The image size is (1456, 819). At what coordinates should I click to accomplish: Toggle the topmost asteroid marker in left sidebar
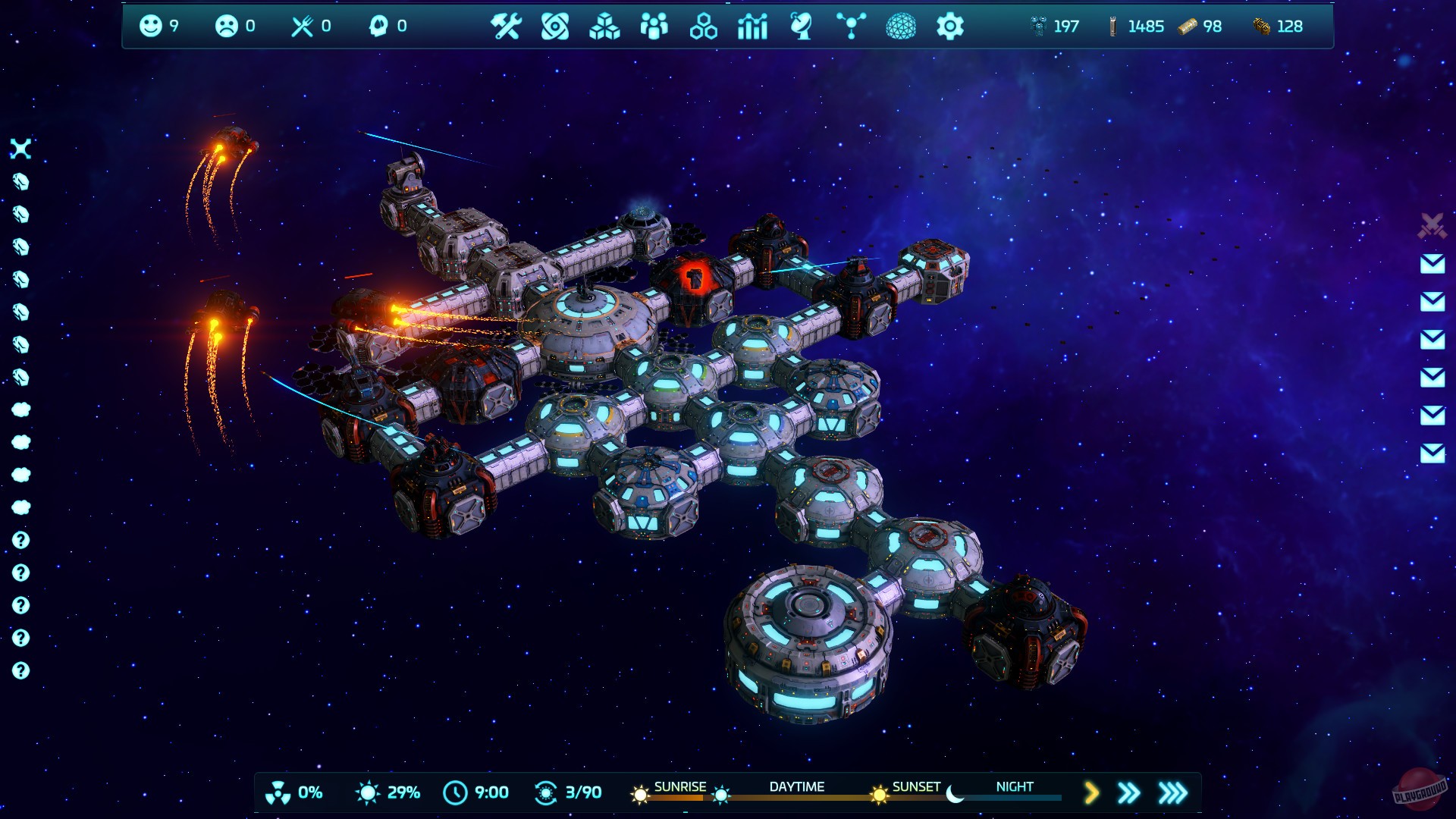click(21, 182)
